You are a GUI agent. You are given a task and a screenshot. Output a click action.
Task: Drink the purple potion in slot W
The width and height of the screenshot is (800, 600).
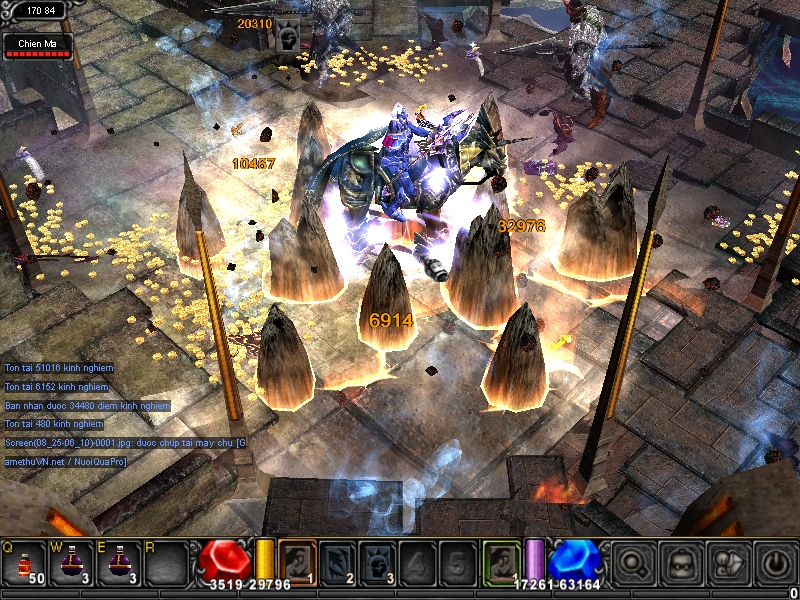click(73, 563)
